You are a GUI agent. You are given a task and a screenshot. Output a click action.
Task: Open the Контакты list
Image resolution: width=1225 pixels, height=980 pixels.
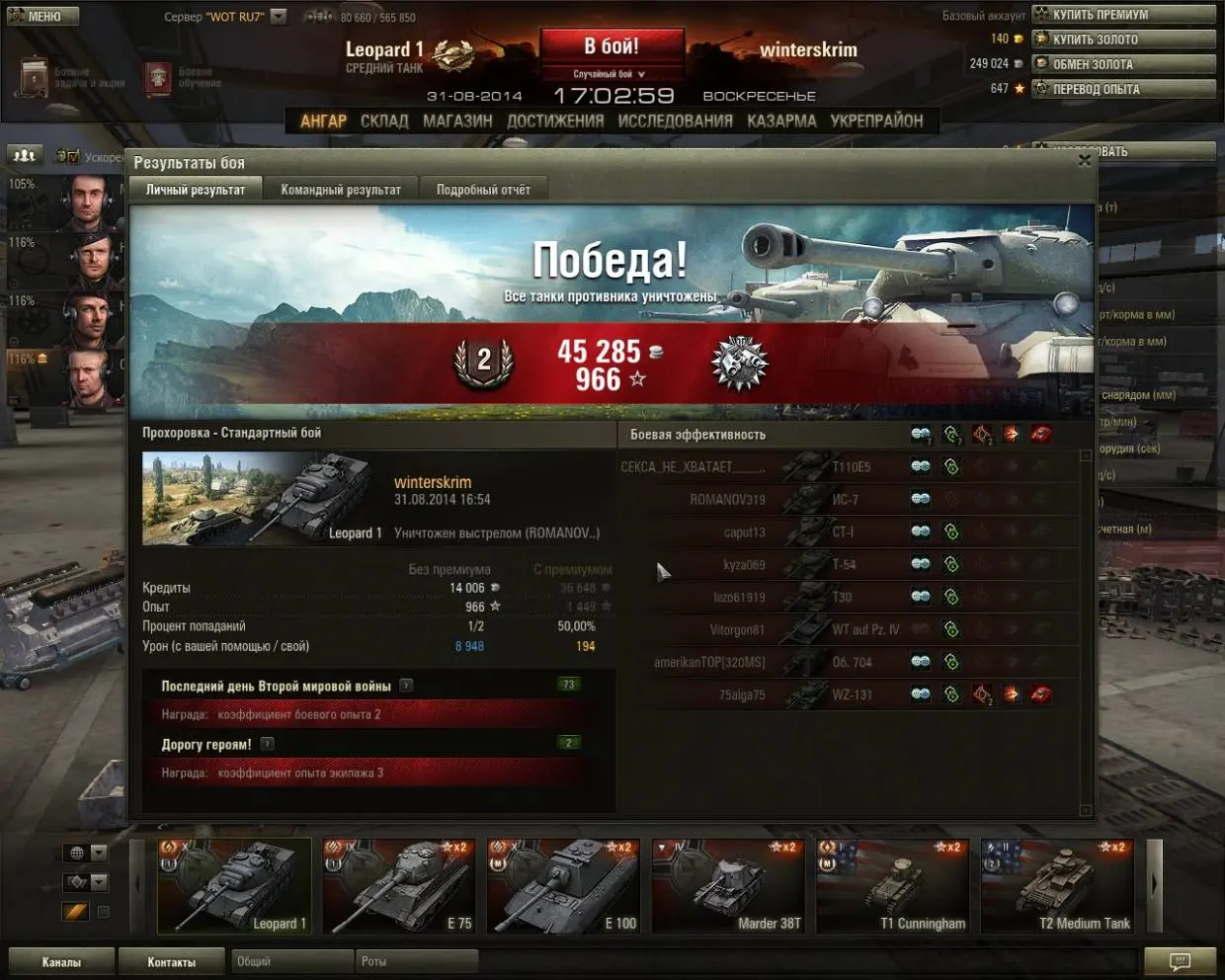tap(172, 961)
